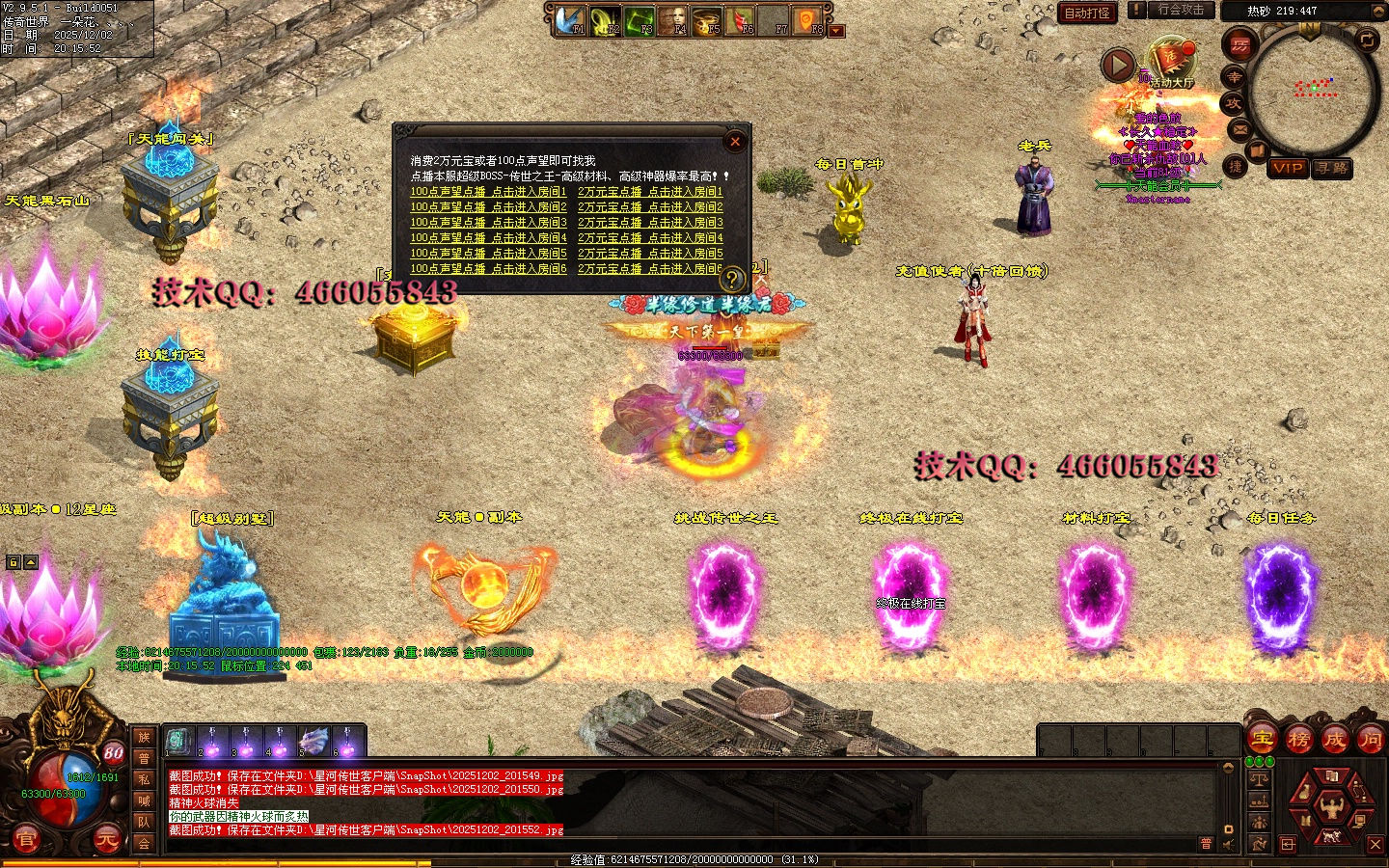Activate 行会攻击 guild attack button
1389x868 pixels.
(x=1180, y=10)
